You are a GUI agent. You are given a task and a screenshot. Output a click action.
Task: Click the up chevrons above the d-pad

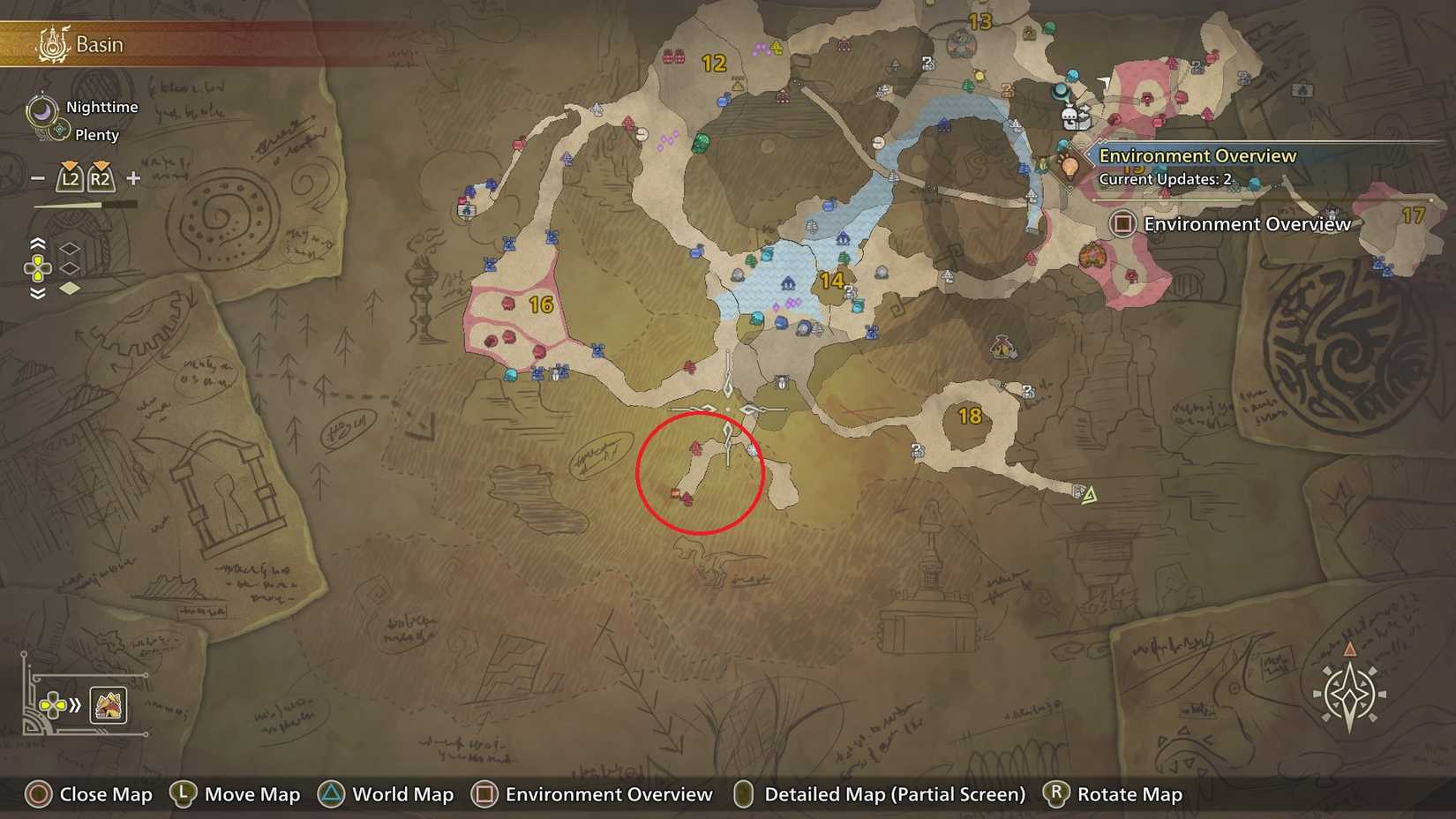coord(37,243)
